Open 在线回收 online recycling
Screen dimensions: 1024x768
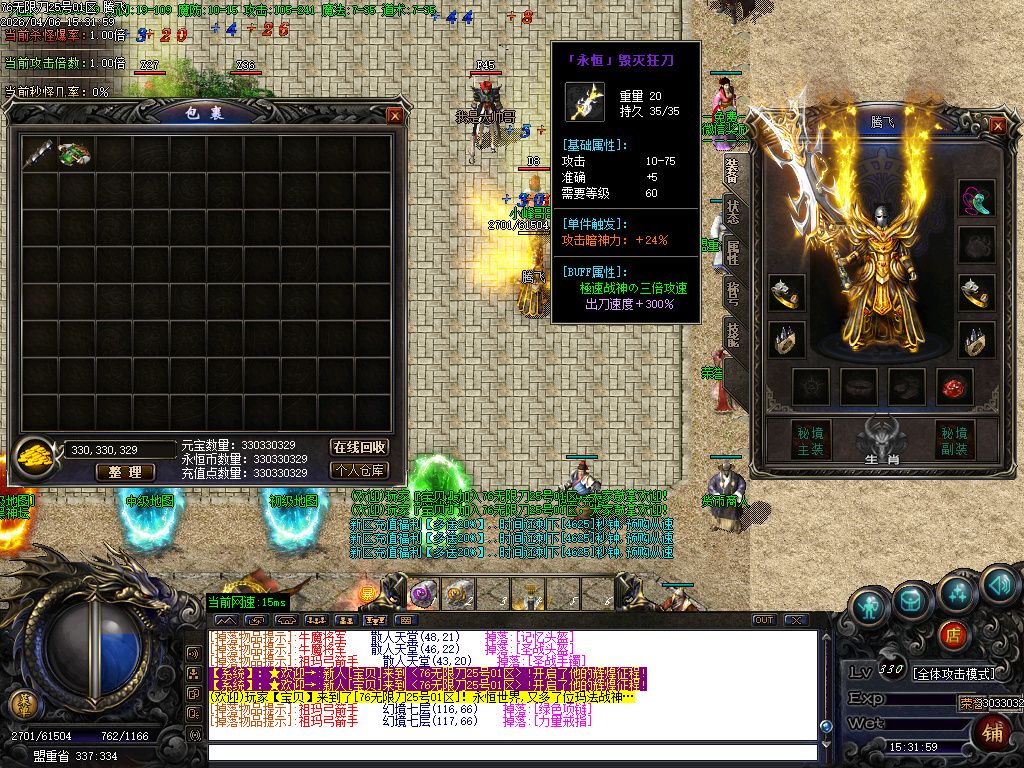(x=359, y=447)
